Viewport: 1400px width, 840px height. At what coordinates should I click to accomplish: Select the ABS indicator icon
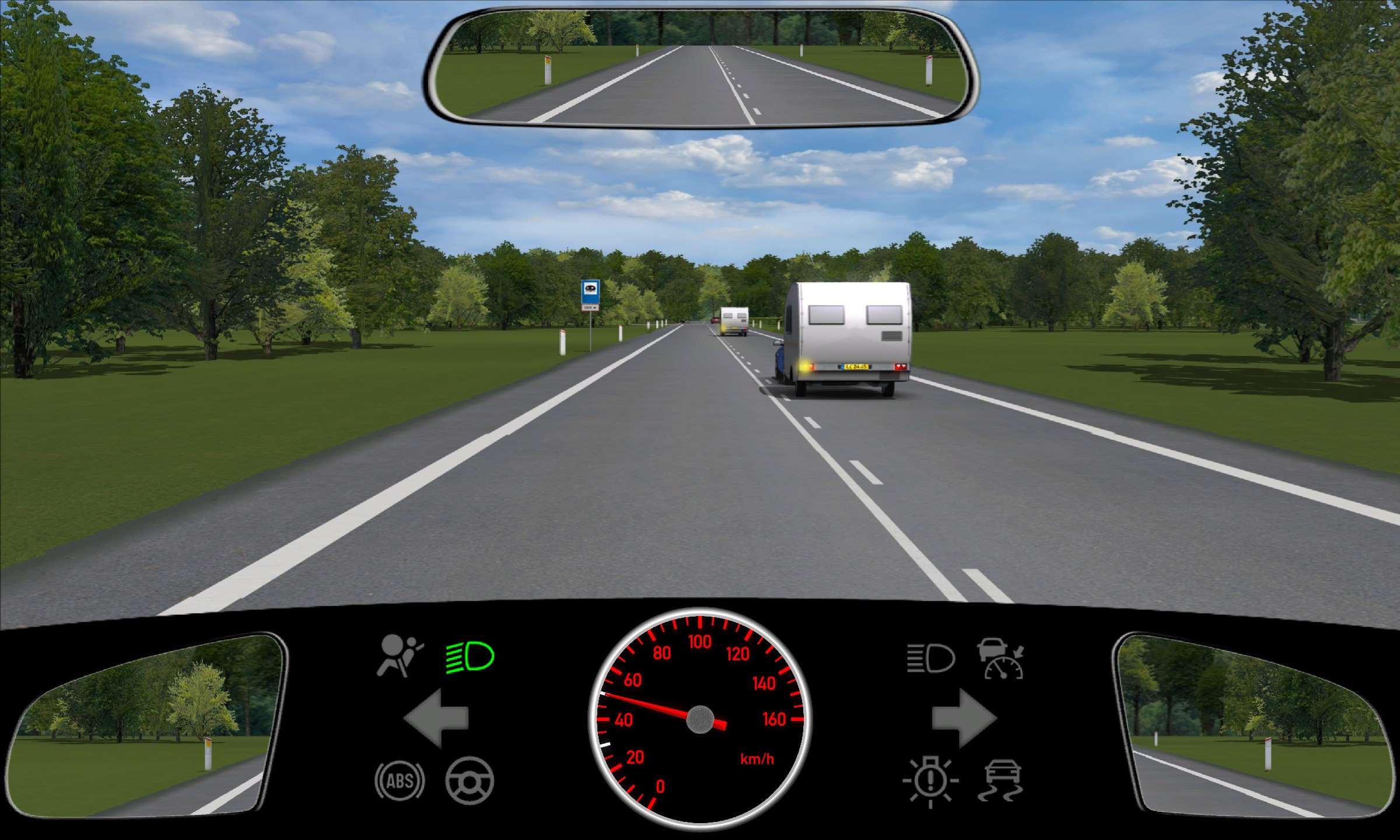click(400, 780)
